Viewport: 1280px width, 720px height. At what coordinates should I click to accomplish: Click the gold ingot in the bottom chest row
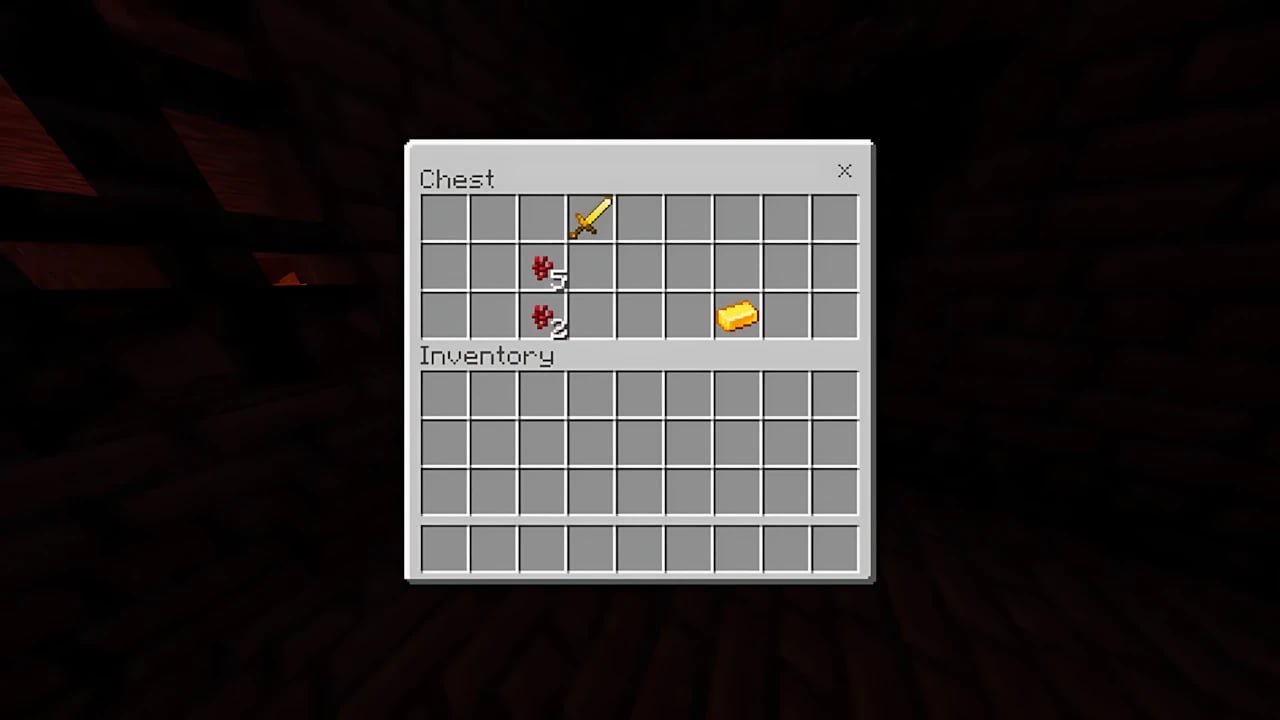737,317
